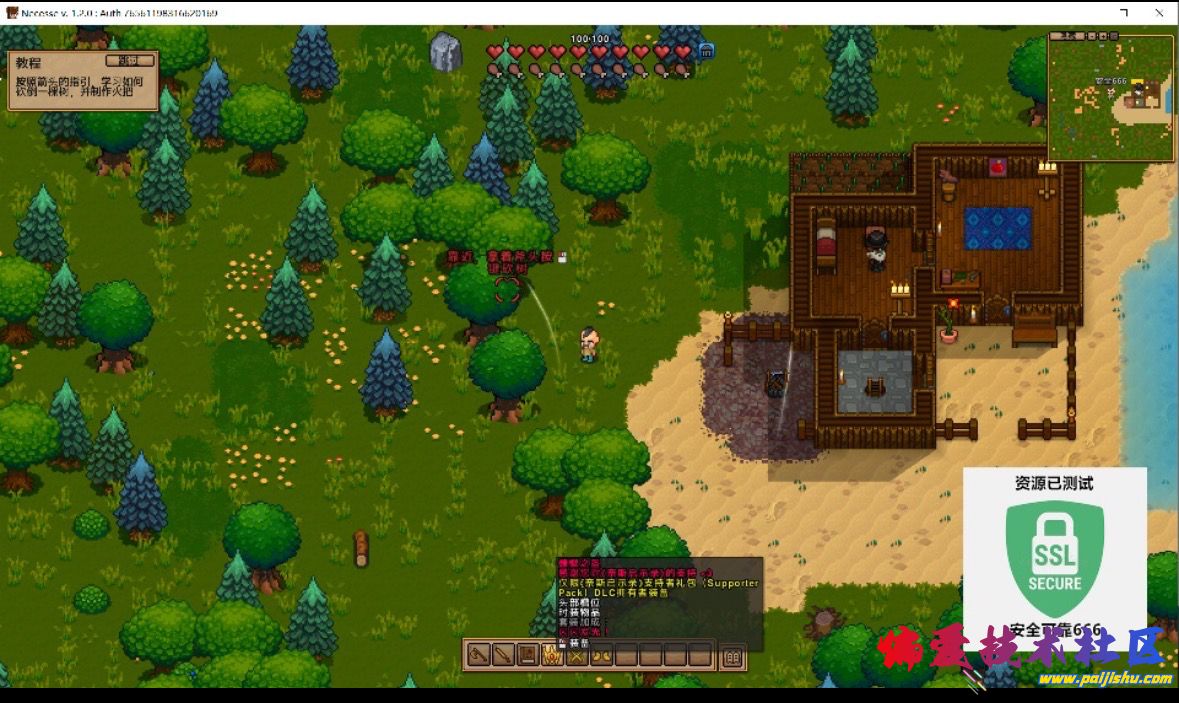Select the golden crown hotbar slot
This screenshot has width=1179, height=703.
(x=551, y=656)
